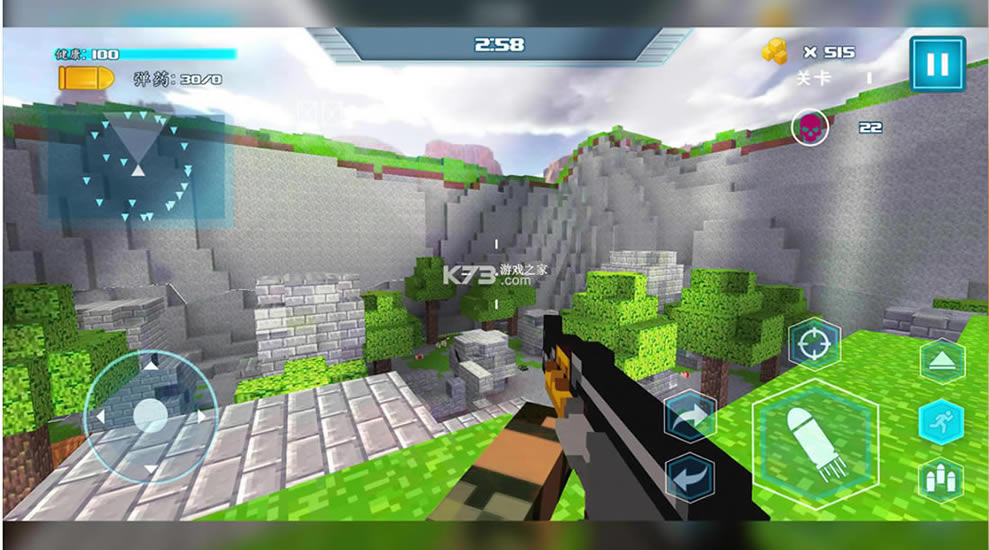This screenshot has width=989, height=550.
Task: Click the gold coin stack icon
Action: 775,51
